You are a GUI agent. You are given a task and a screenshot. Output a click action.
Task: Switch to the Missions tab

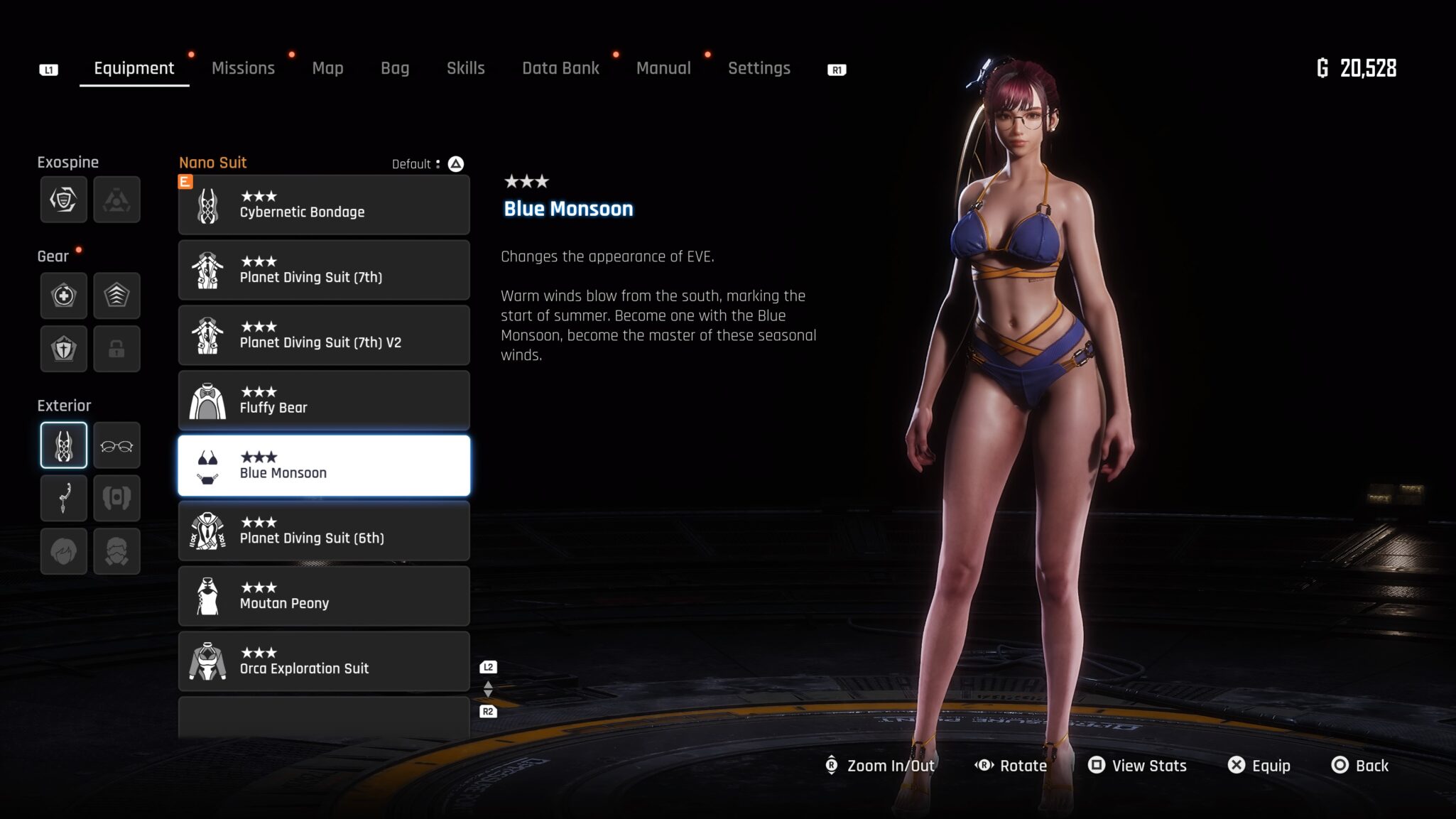(243, 68)
